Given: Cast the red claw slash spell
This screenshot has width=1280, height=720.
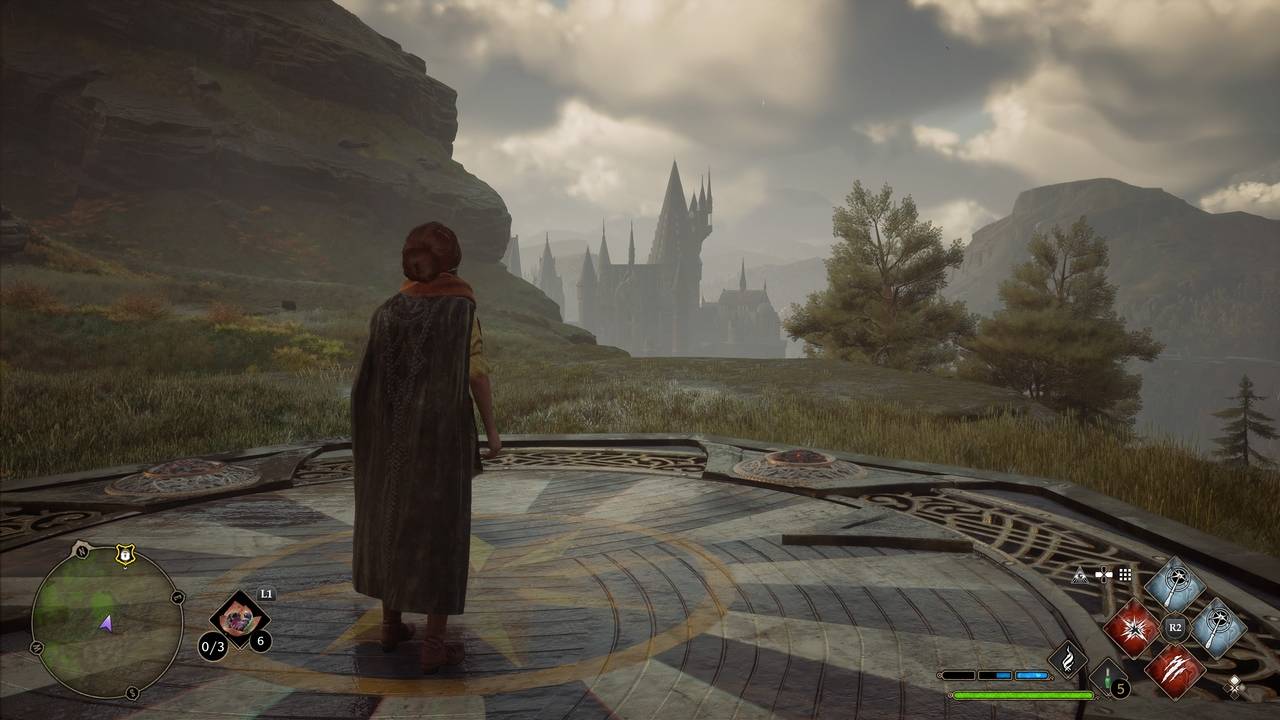Looking at the screenshot, I should (x=1174, y=670).
